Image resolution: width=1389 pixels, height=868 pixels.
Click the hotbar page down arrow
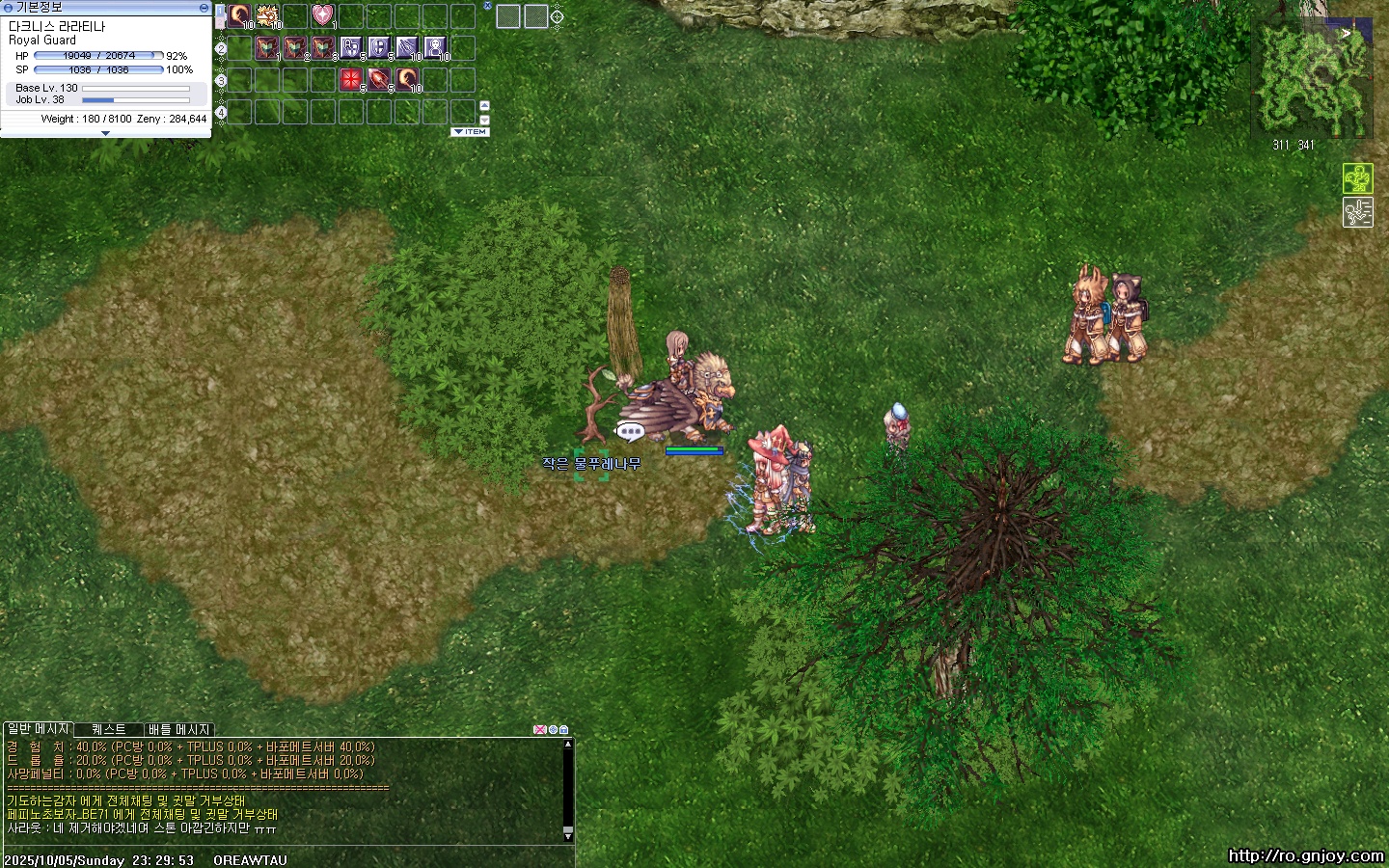(x=484, y=120)
